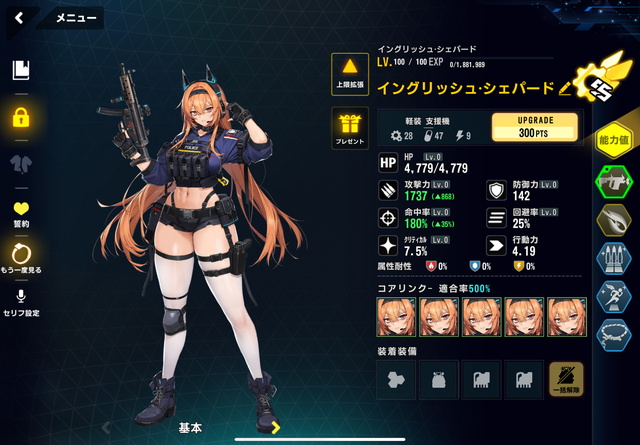Click the UPGRADE 300PTS button
Viewport: 640px width, 445px height.
pos(535,128)
